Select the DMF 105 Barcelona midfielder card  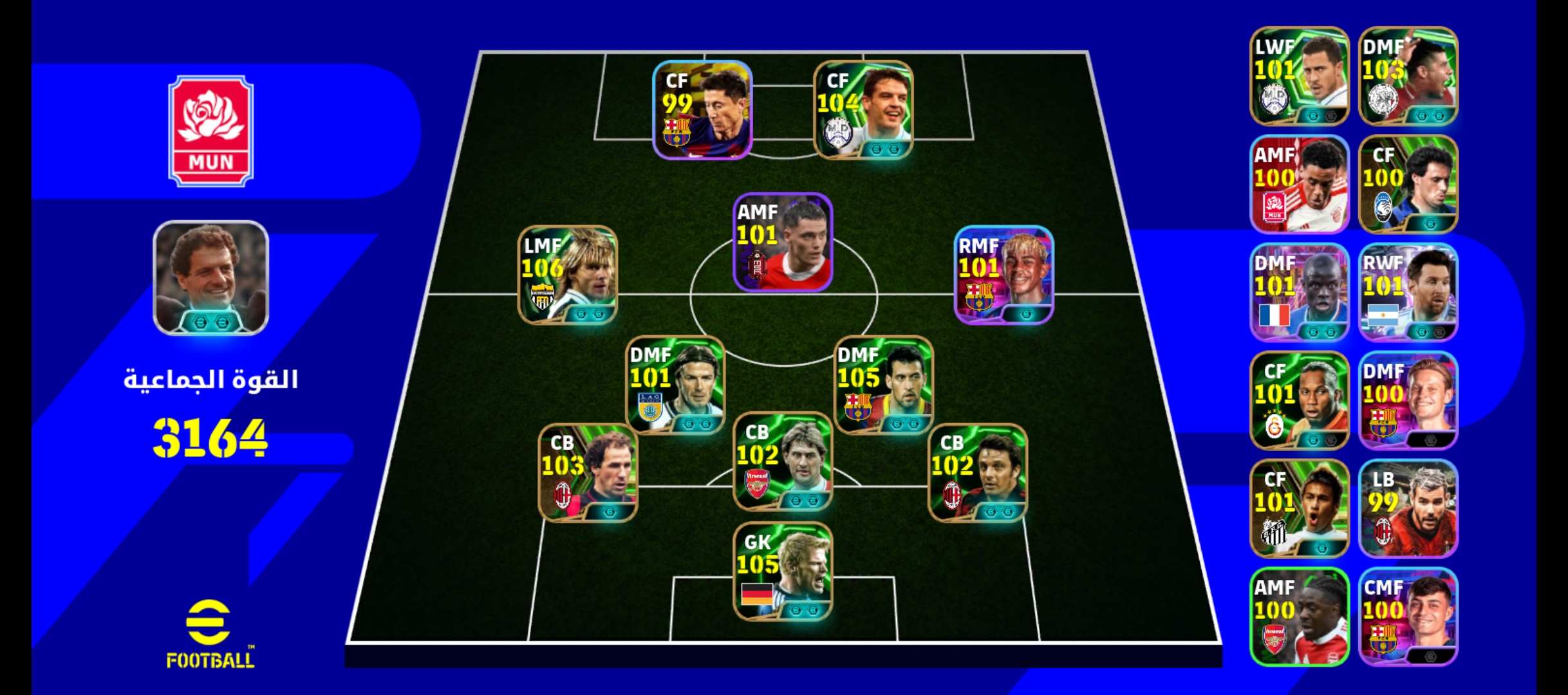tap(883, 385)
